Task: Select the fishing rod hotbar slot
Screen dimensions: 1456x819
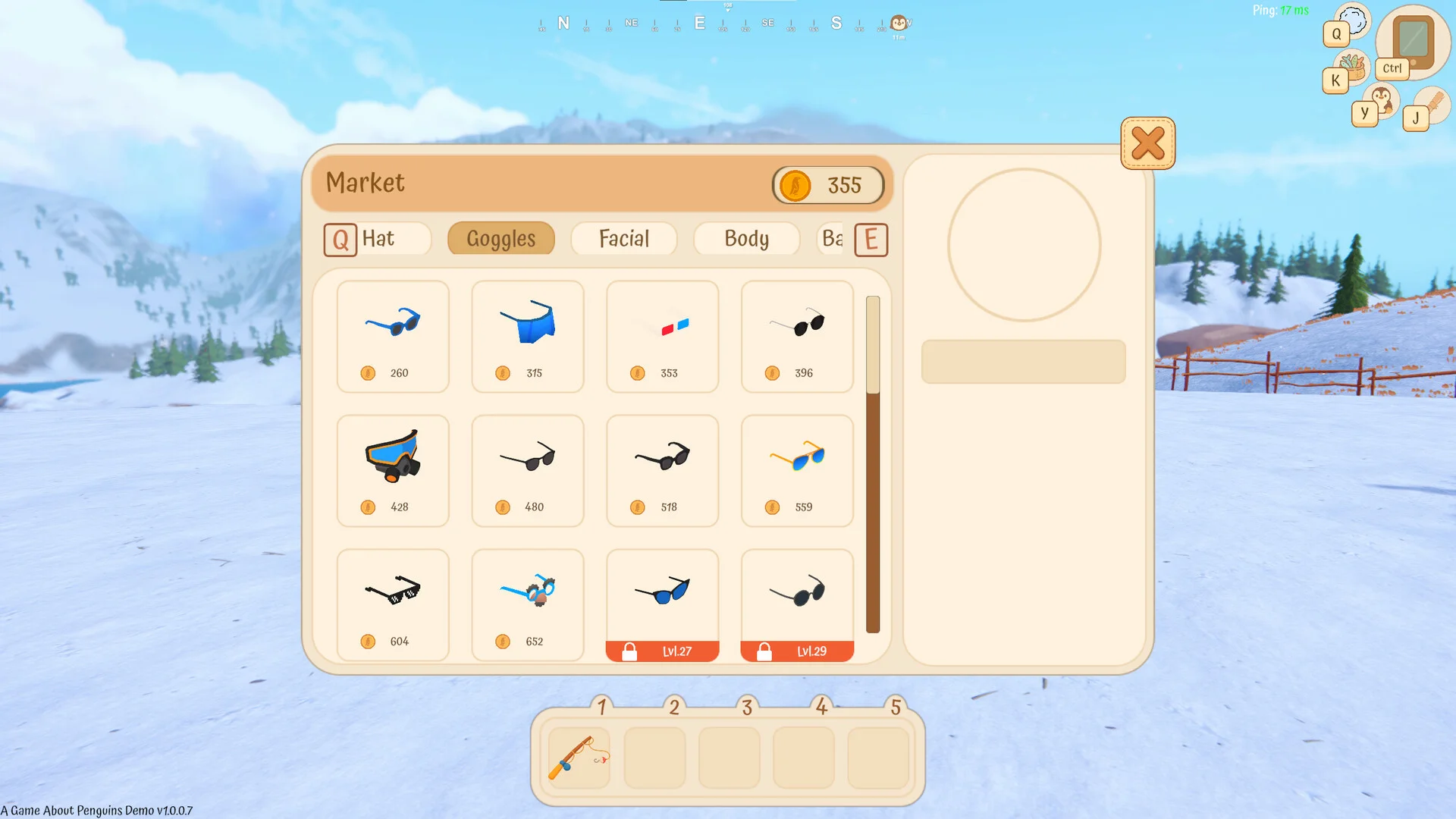Action: tap(579, 758)
